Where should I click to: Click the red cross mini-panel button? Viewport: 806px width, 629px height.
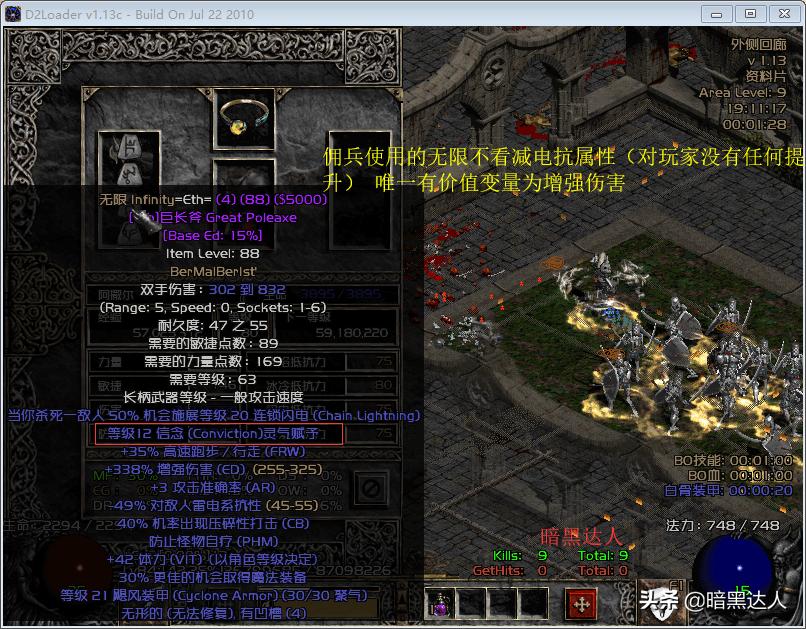tap(581, 603)
